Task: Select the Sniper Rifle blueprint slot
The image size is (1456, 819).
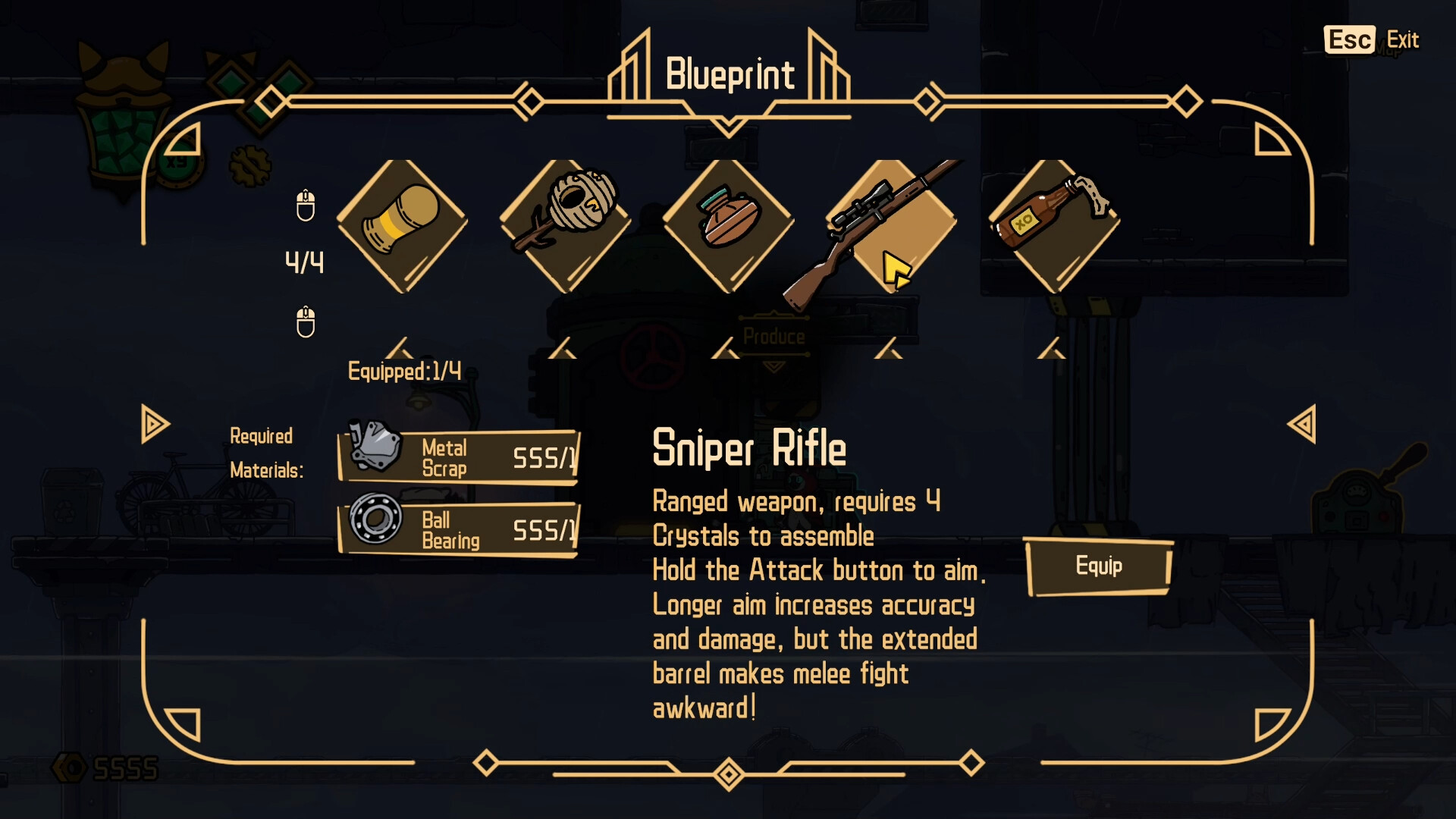Action: tap(891, 225)
